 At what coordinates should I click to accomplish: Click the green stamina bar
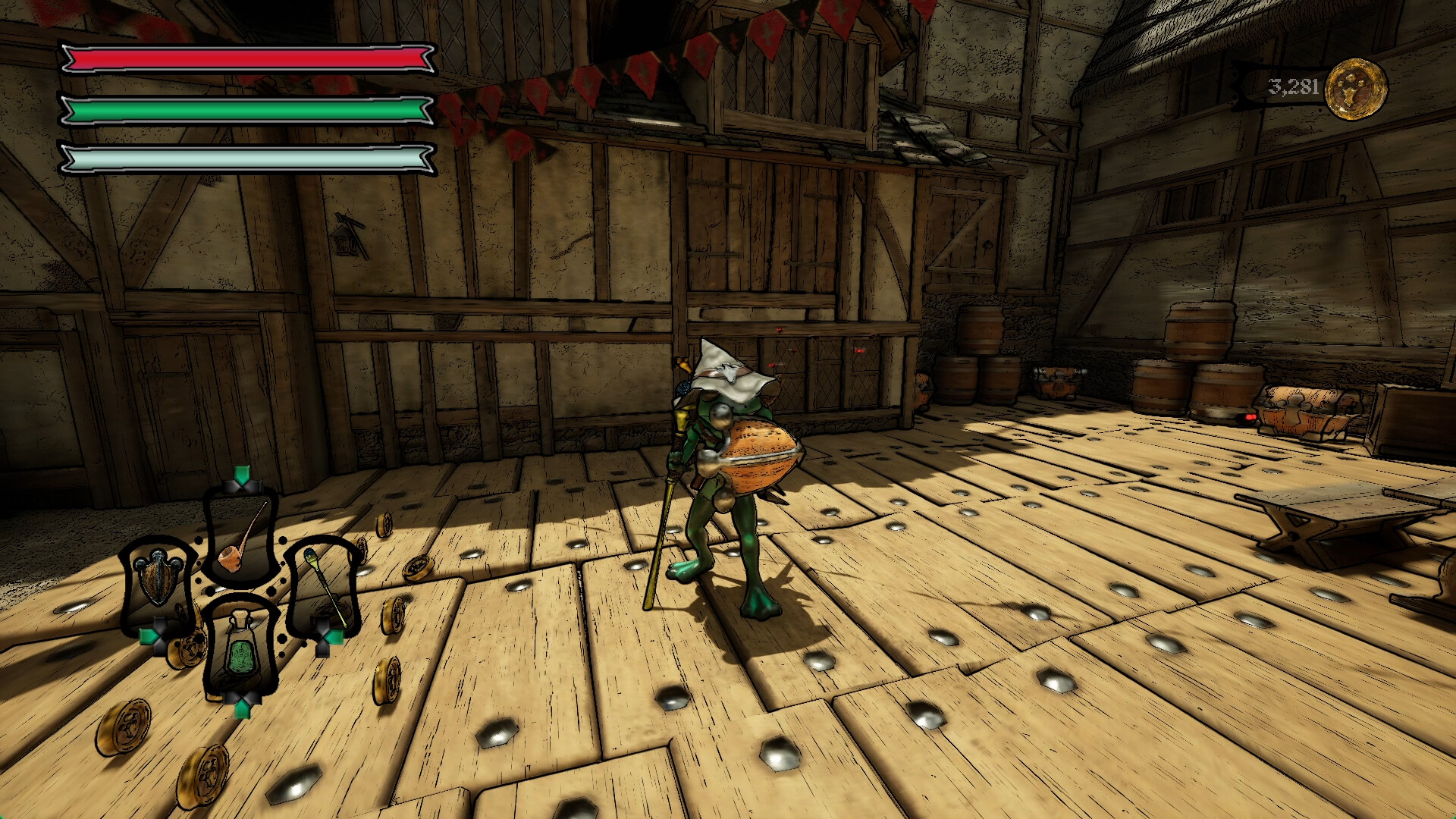(x=243, y=111)
